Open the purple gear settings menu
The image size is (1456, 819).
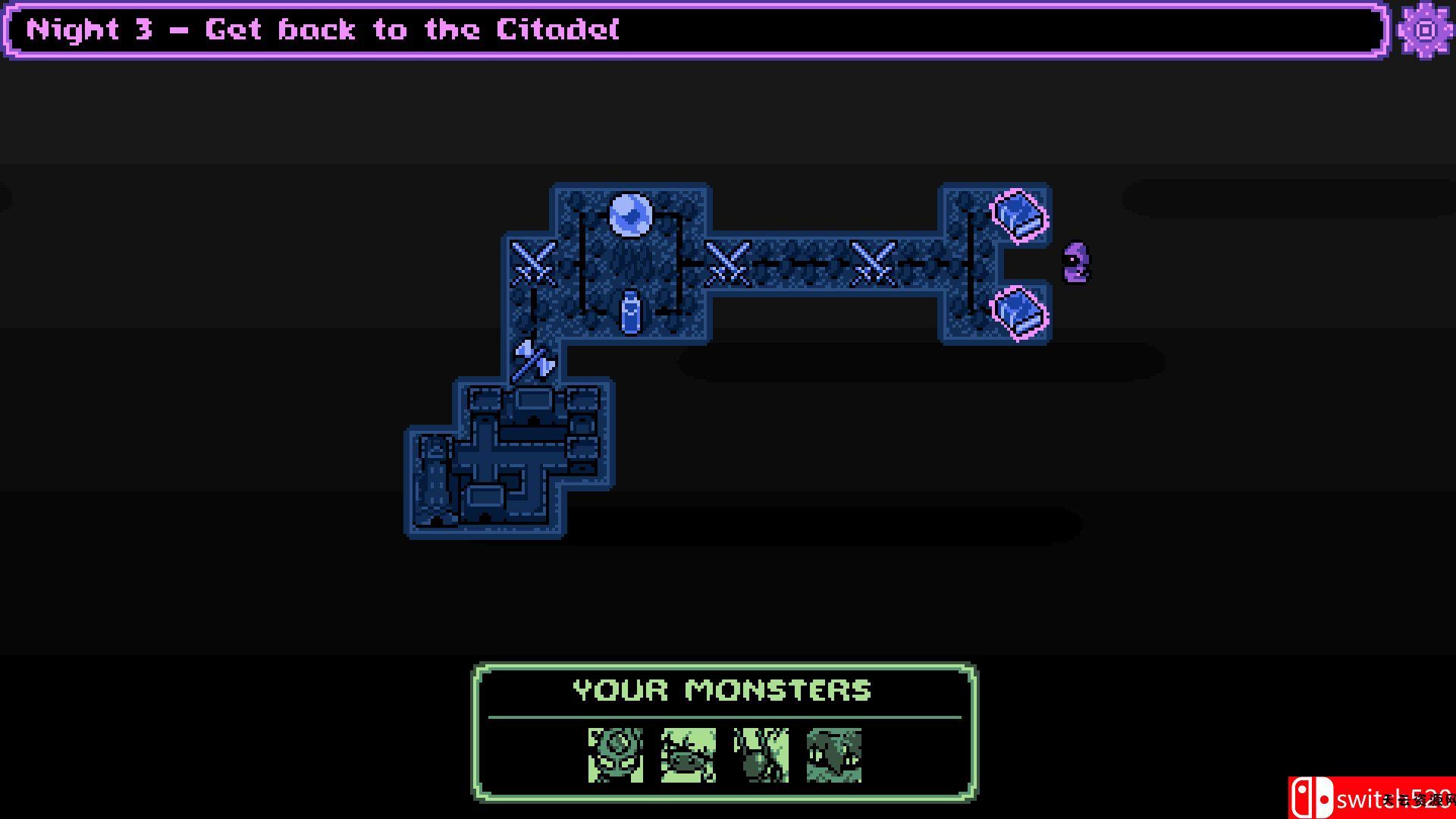coord(1425,30)
